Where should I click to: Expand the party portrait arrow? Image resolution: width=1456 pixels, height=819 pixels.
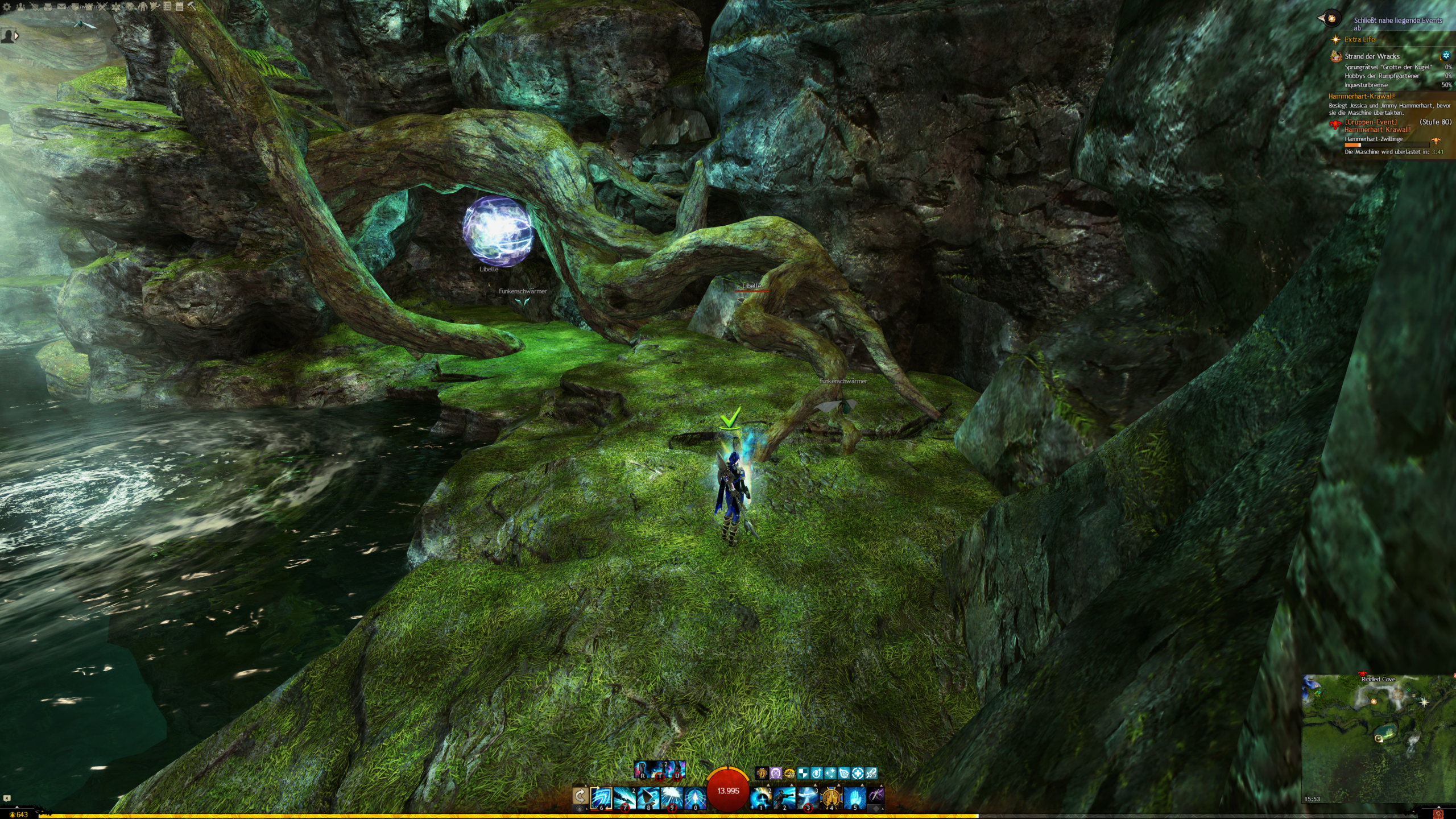coord(16,36)
